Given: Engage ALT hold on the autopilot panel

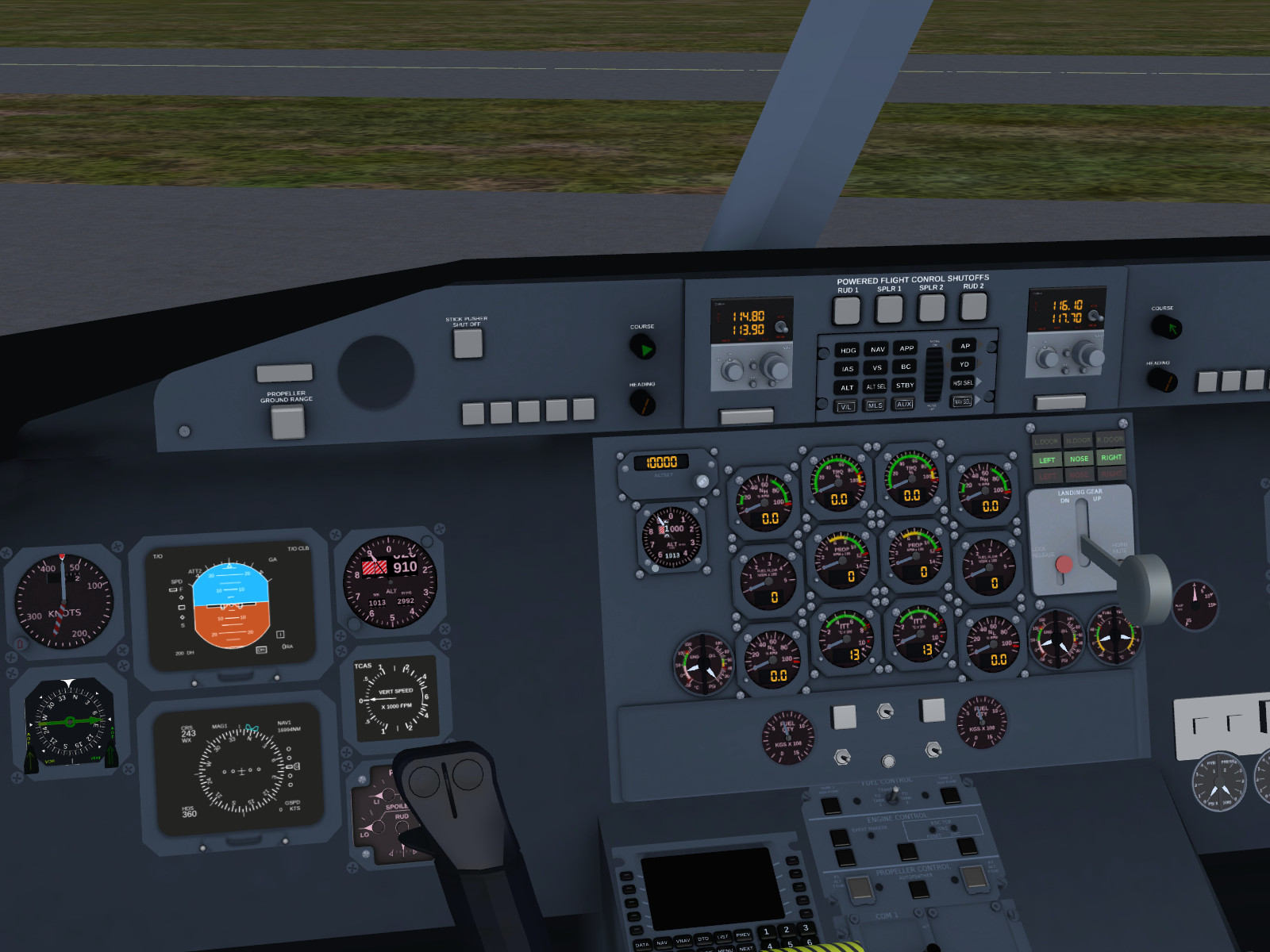Looking at the screenshot, I should (x=847, y=388).
